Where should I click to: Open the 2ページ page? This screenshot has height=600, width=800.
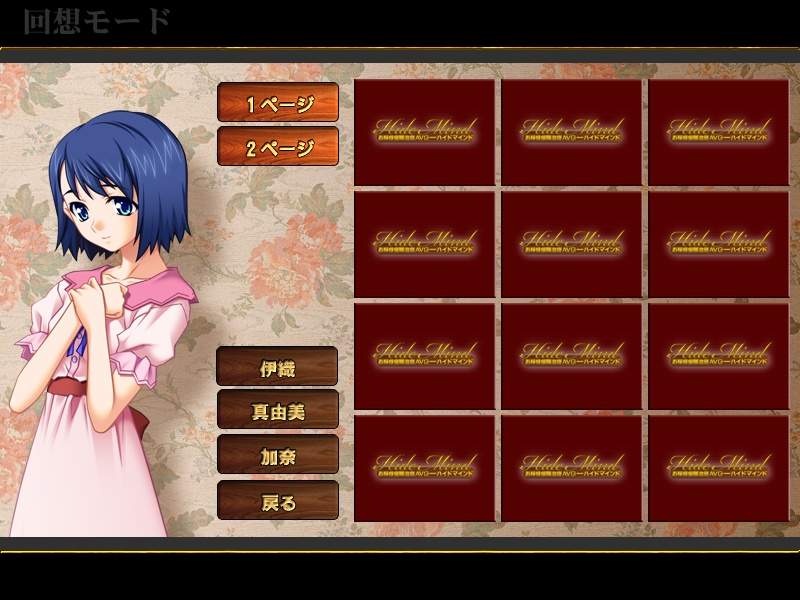[x=278, y=147]
